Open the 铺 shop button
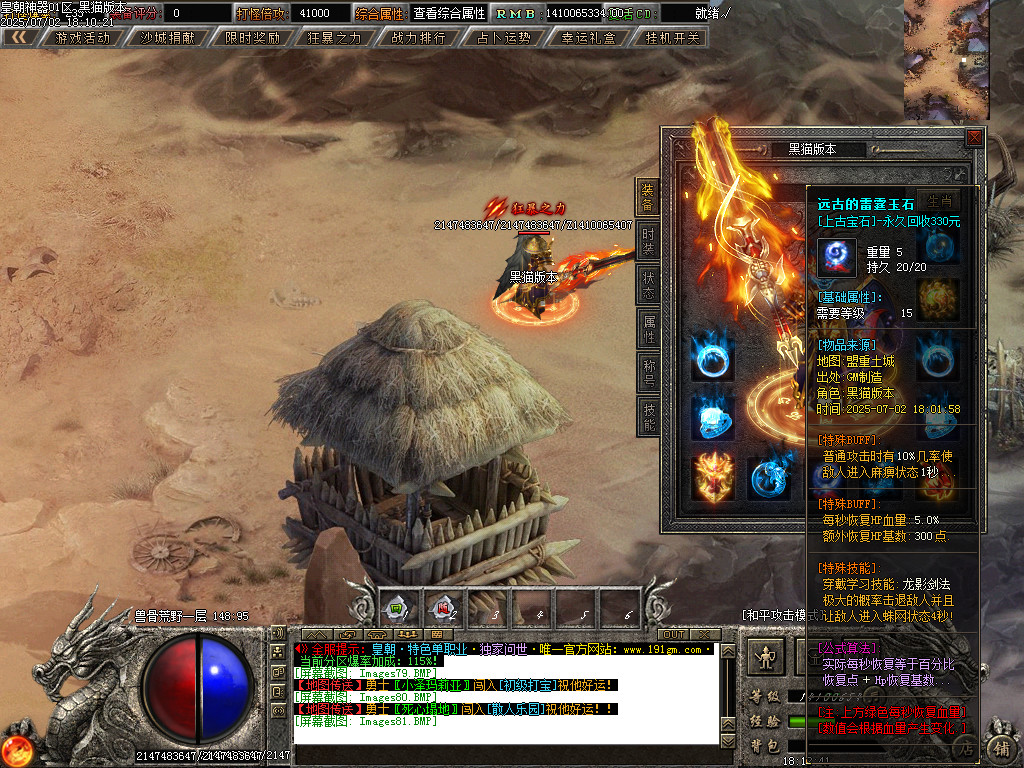Viewport: 1024px width, 768px height. (999, 747)
